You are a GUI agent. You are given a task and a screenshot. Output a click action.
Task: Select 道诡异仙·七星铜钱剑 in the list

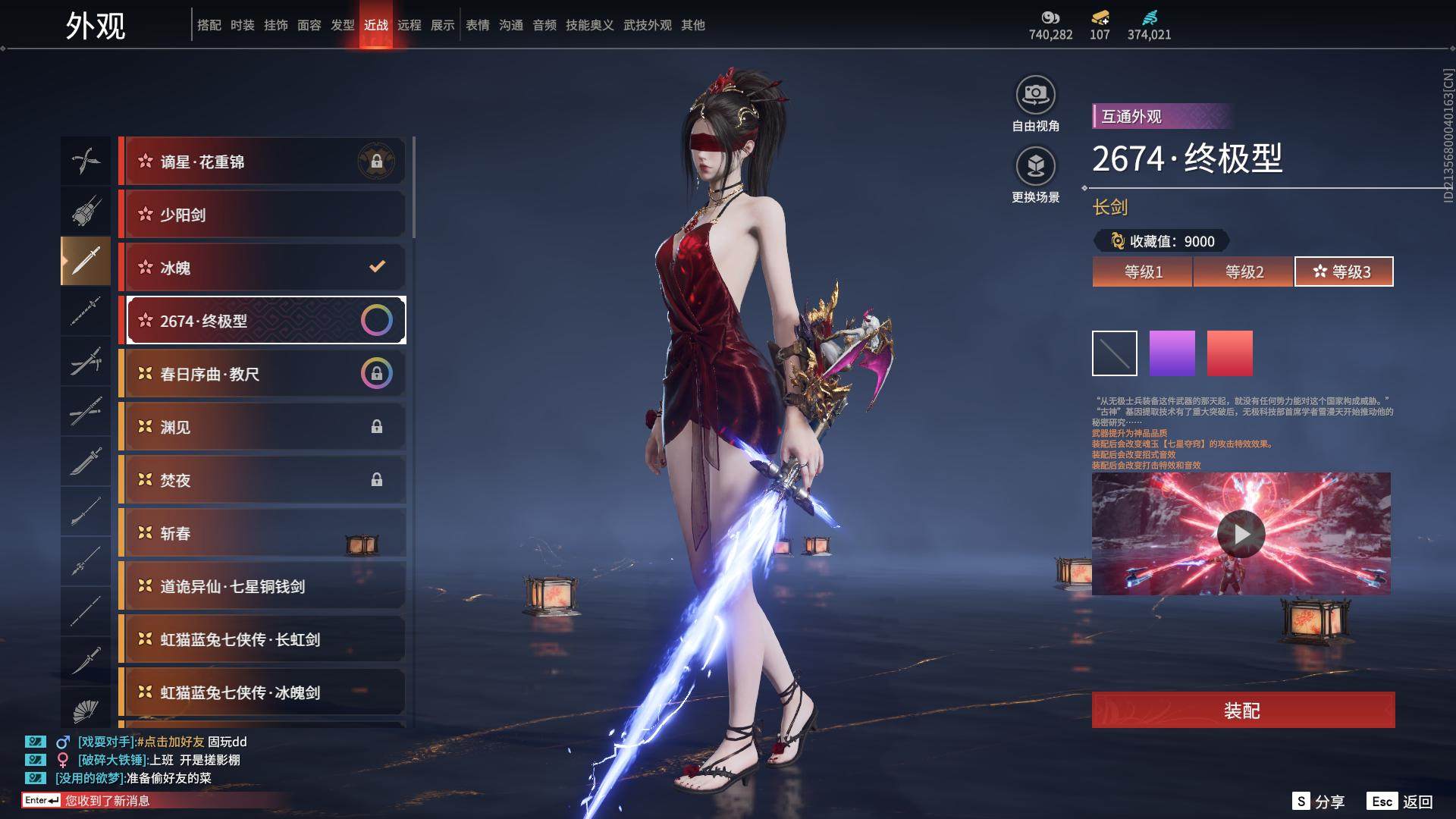pyautogui.click(x=262, y=586)
